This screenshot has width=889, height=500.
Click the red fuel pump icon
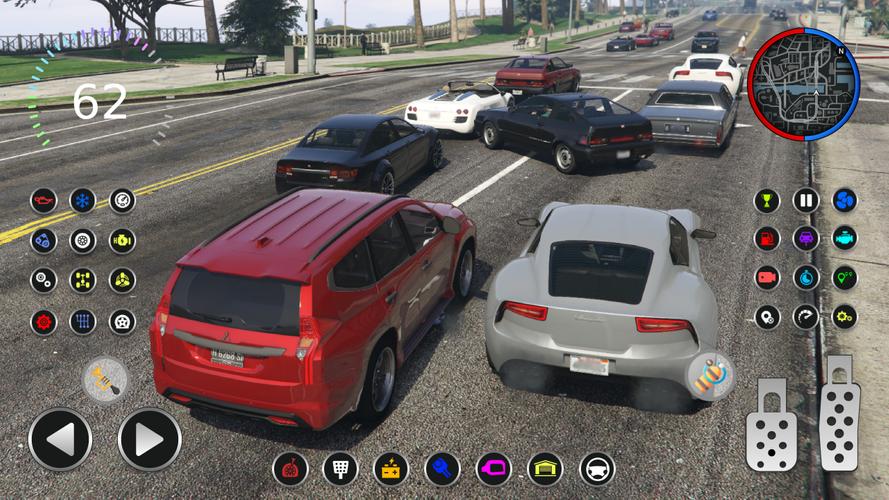[767, 239]
